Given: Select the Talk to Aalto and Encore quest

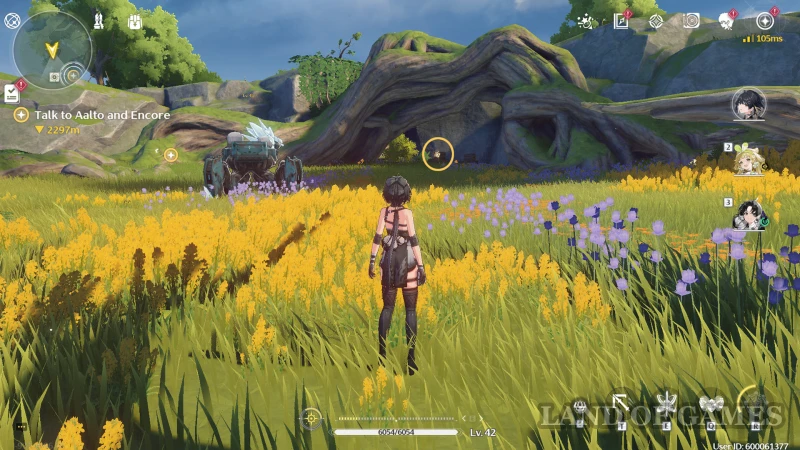Looking at the screenshot, I should (x=102, y=115).
